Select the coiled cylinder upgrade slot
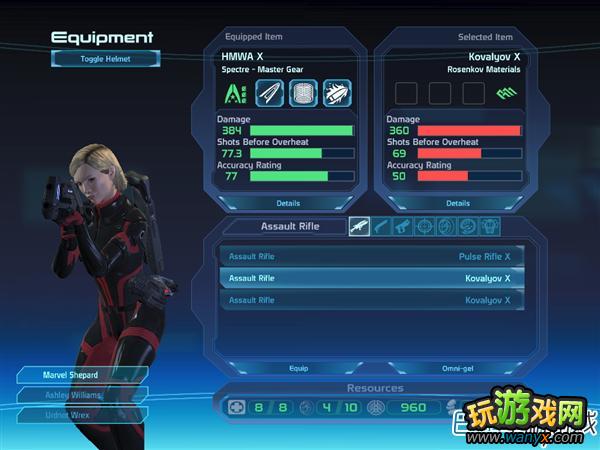Image resolution: width=600 pixels, height=450 pixels. click(303, 93)
